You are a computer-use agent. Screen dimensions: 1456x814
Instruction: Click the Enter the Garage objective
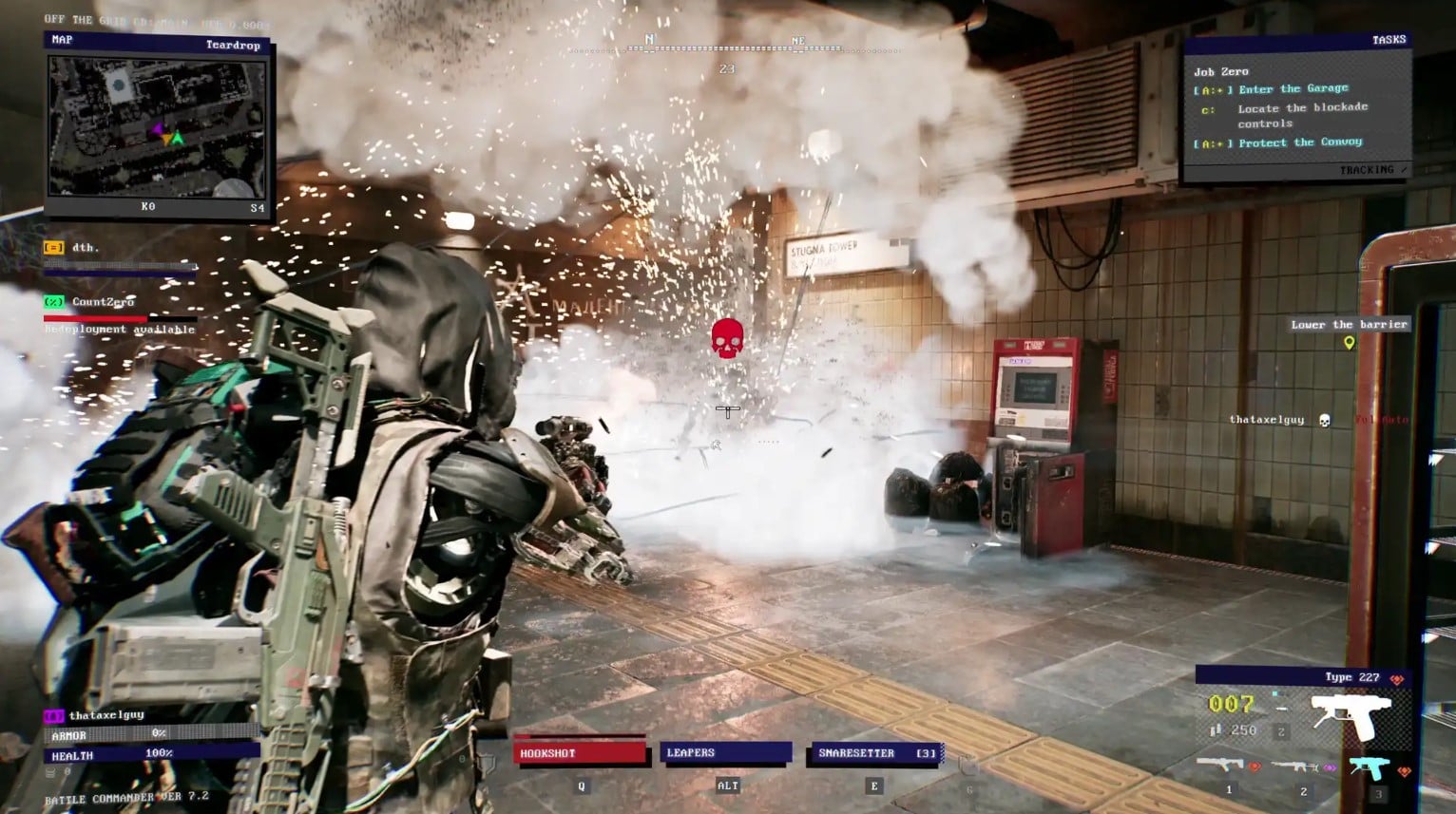point(1295,88)
